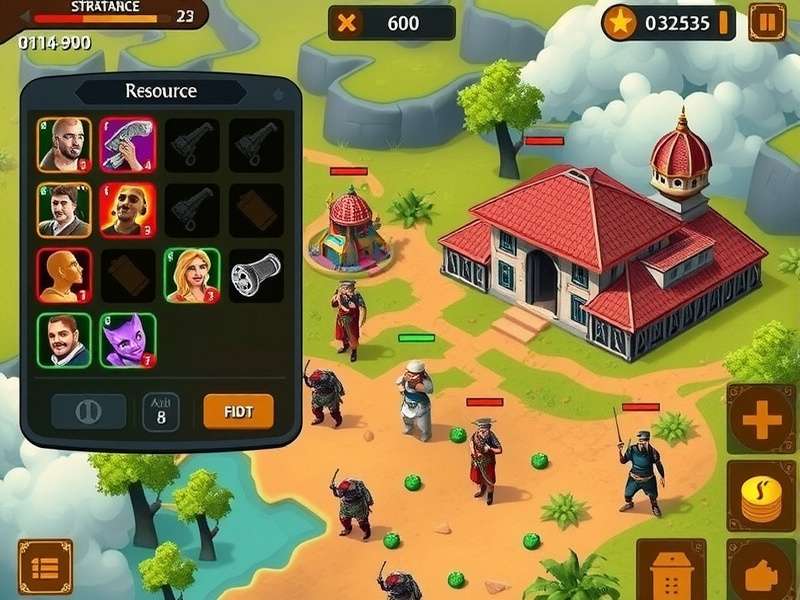Open the orange building icon button
The image size is (800, 600).
pos(671,572)
